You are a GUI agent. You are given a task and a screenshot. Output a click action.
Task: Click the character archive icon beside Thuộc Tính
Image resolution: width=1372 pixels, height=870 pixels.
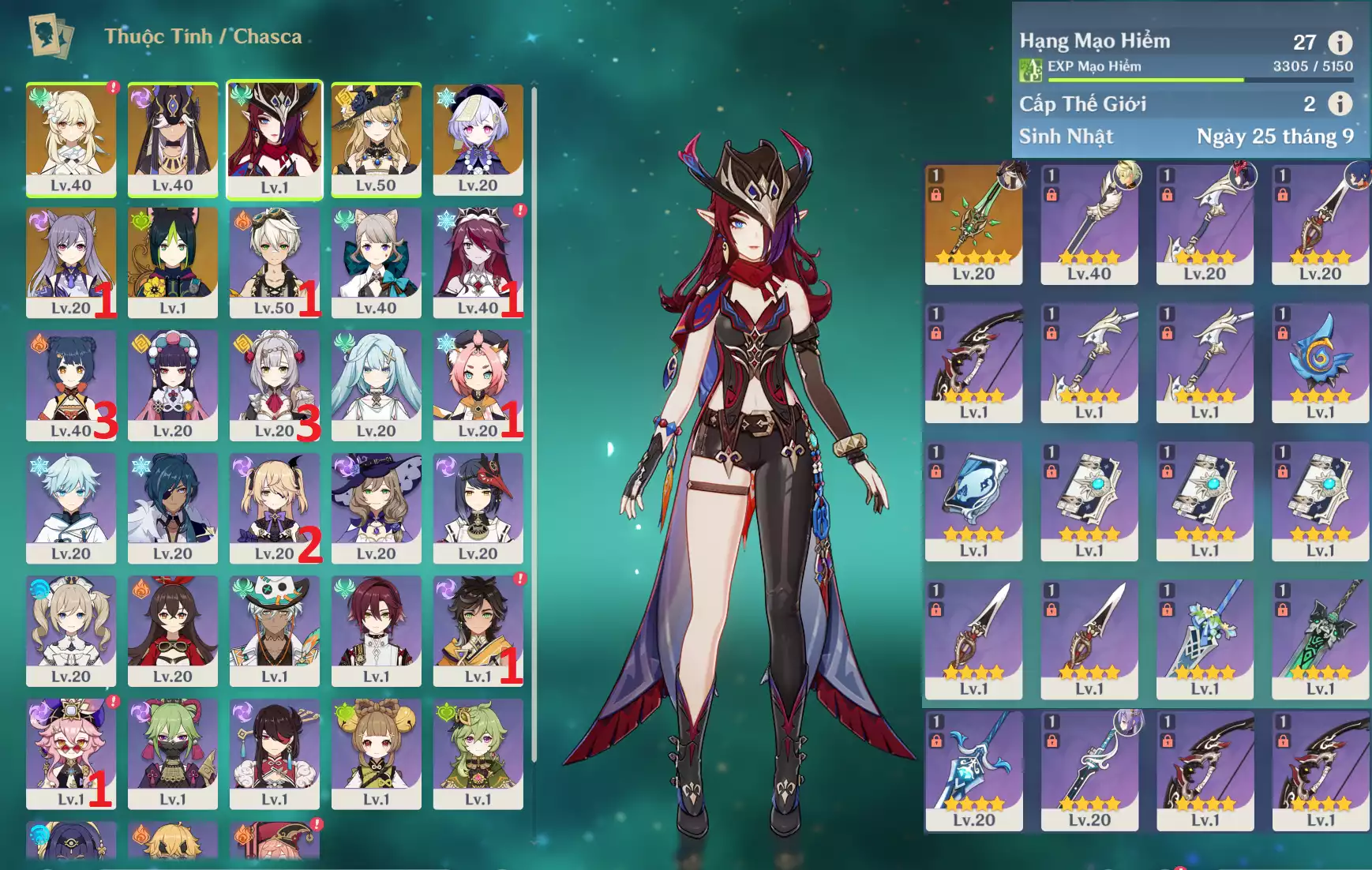51,36
